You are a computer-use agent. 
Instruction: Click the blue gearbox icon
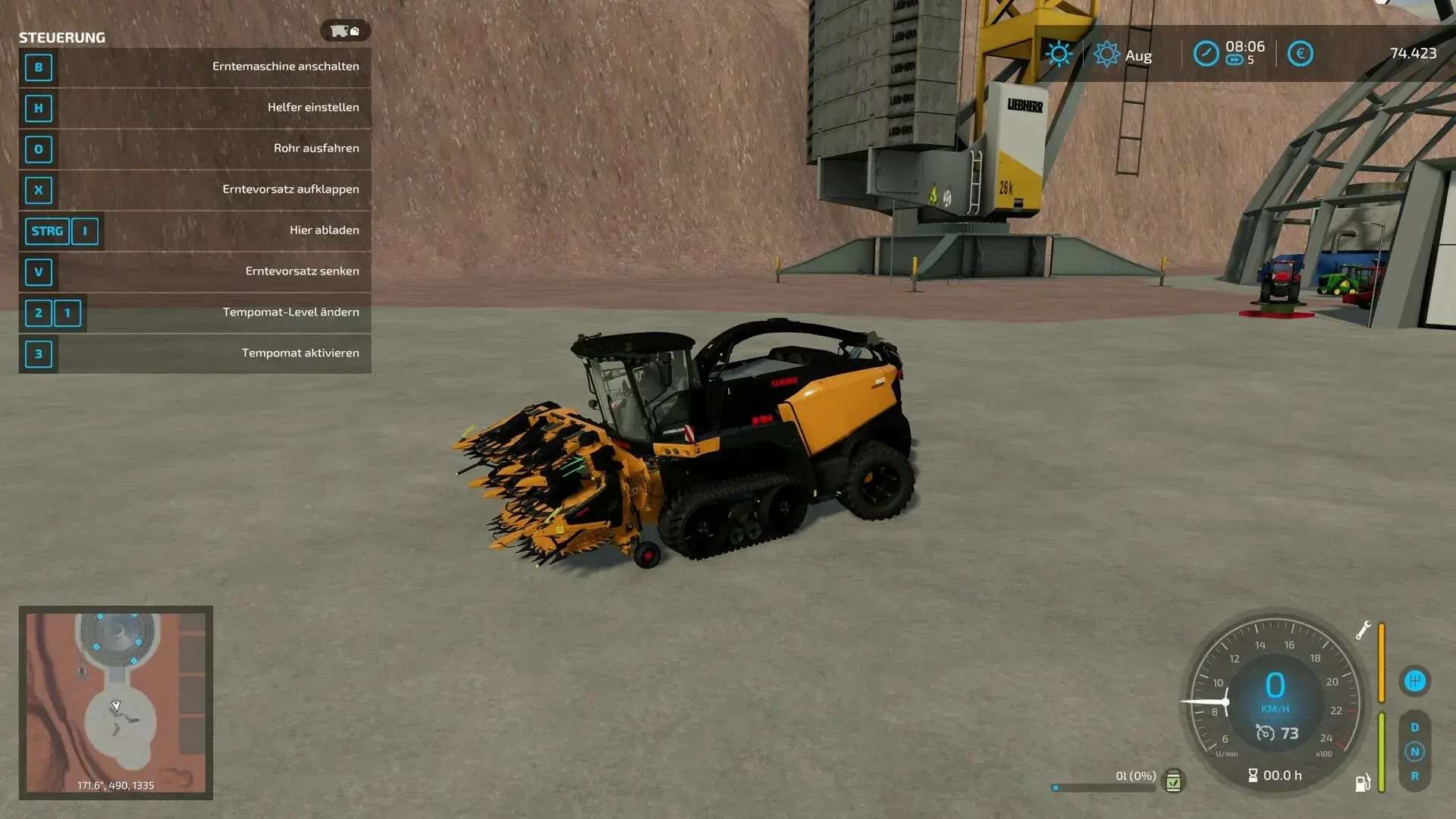coord(1414,681)
